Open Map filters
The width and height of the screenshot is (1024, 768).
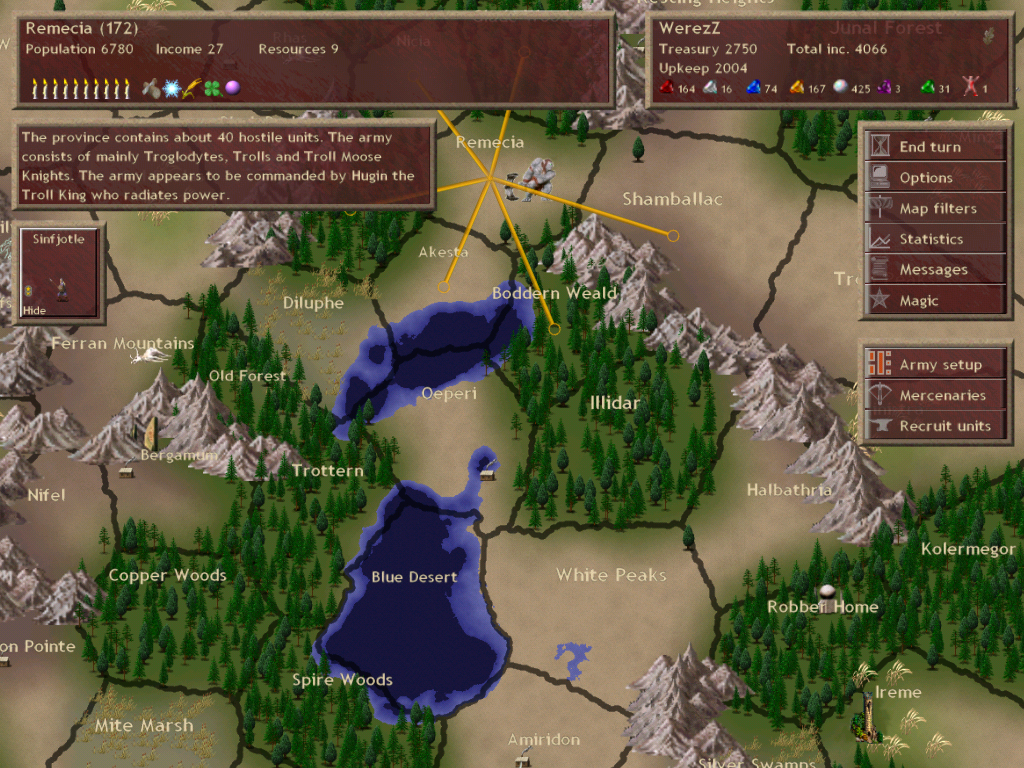[x=934, y=209]
